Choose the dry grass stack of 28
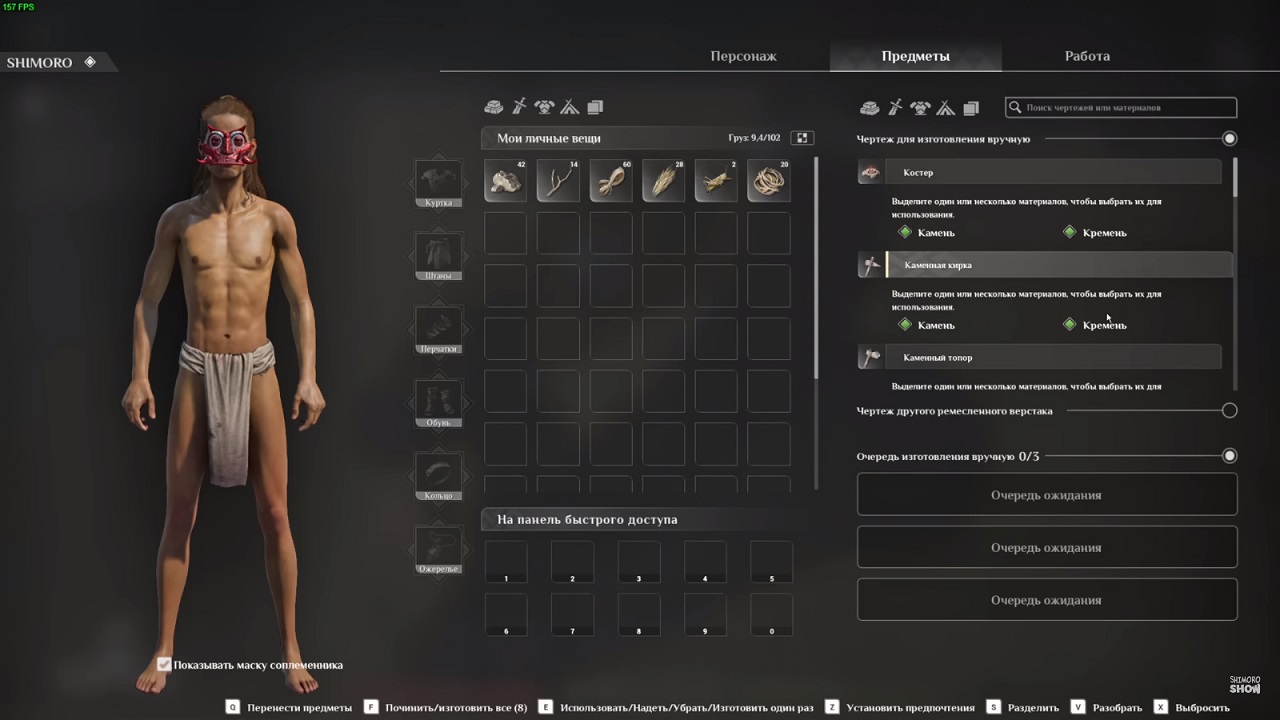Image resolution: width=1280 pixels, height=720 pixels. (663, 181)
